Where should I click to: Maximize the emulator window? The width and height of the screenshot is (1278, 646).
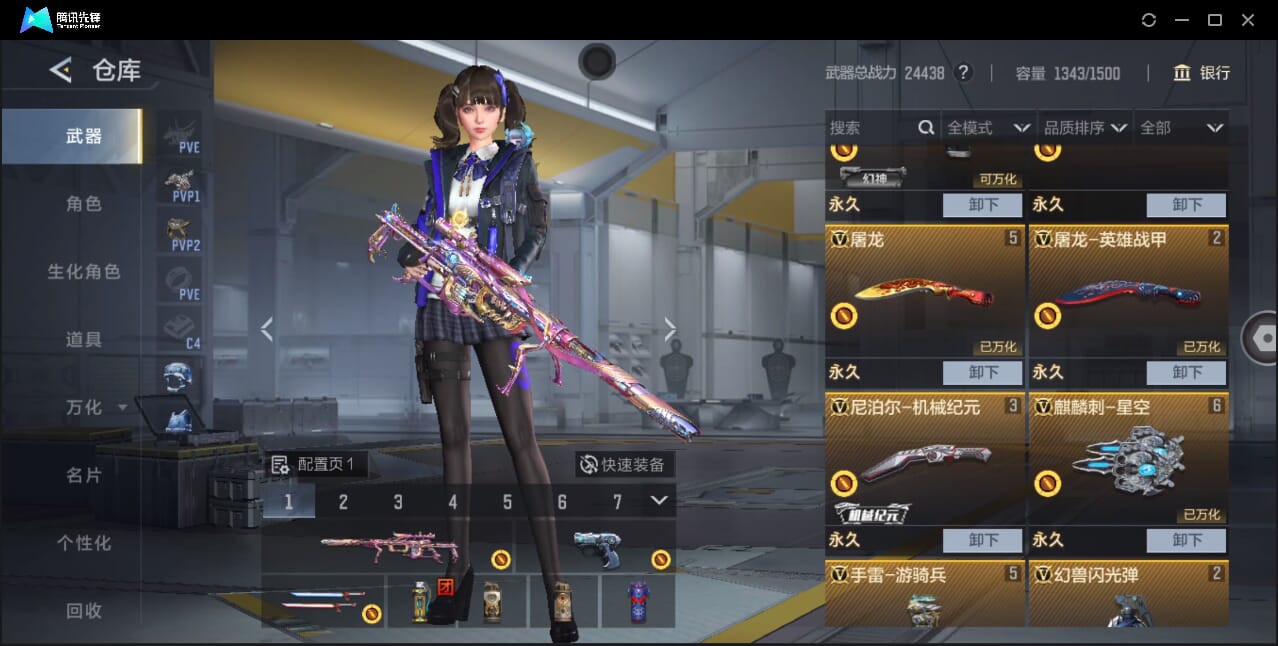(1215, 20)
